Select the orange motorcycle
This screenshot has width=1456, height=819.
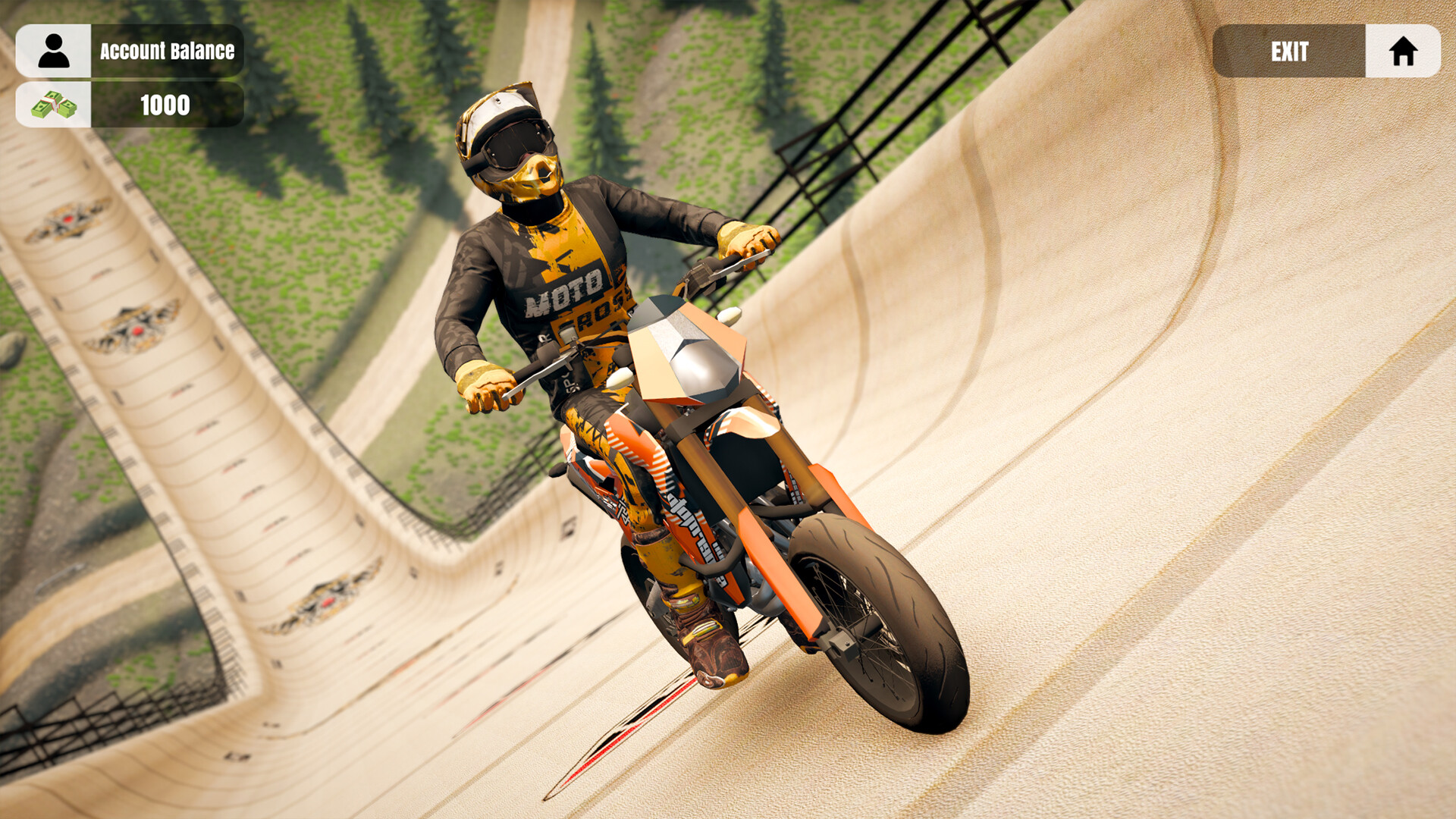[720, 493]
